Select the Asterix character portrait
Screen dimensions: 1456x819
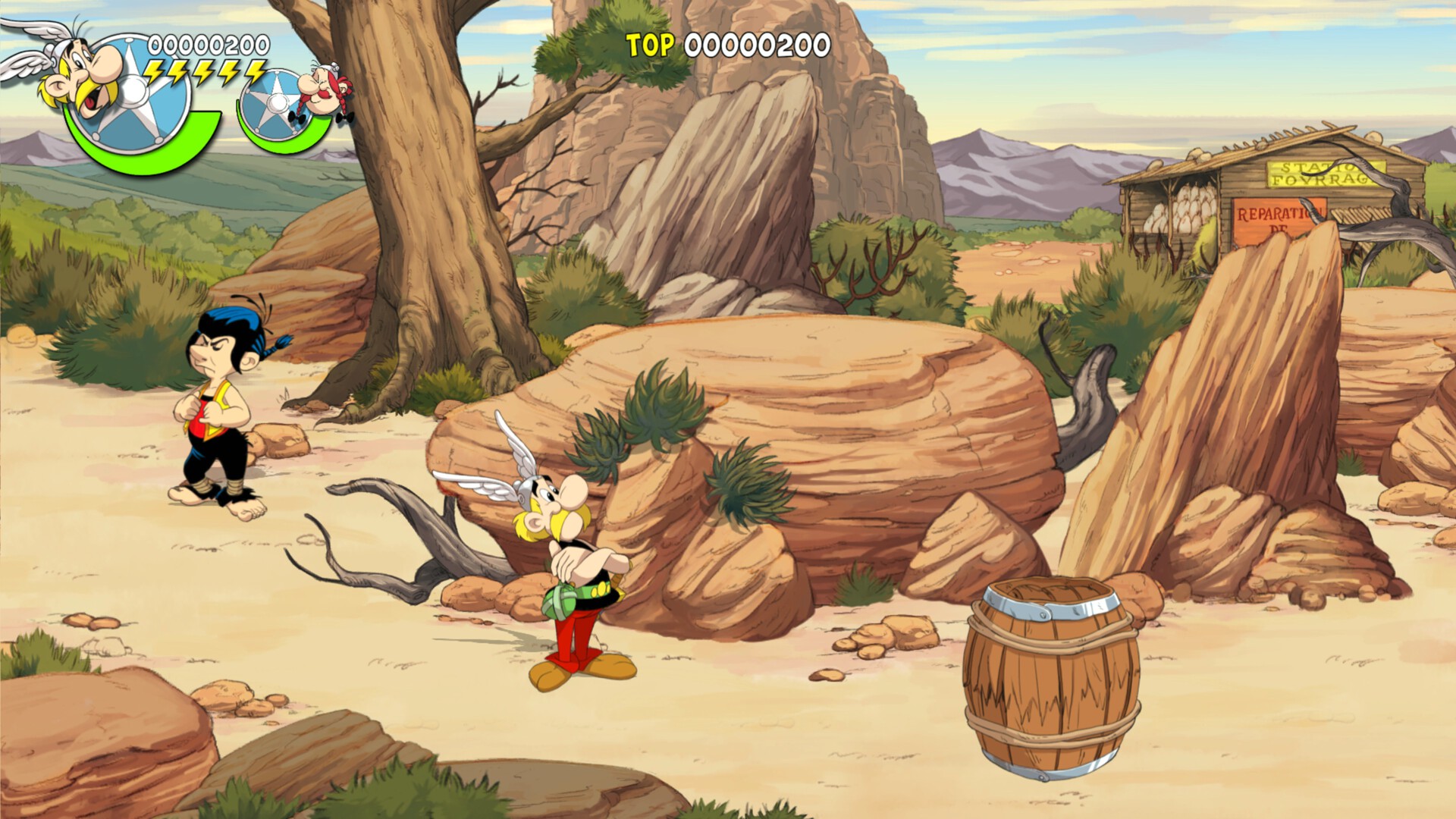[82, 72]
